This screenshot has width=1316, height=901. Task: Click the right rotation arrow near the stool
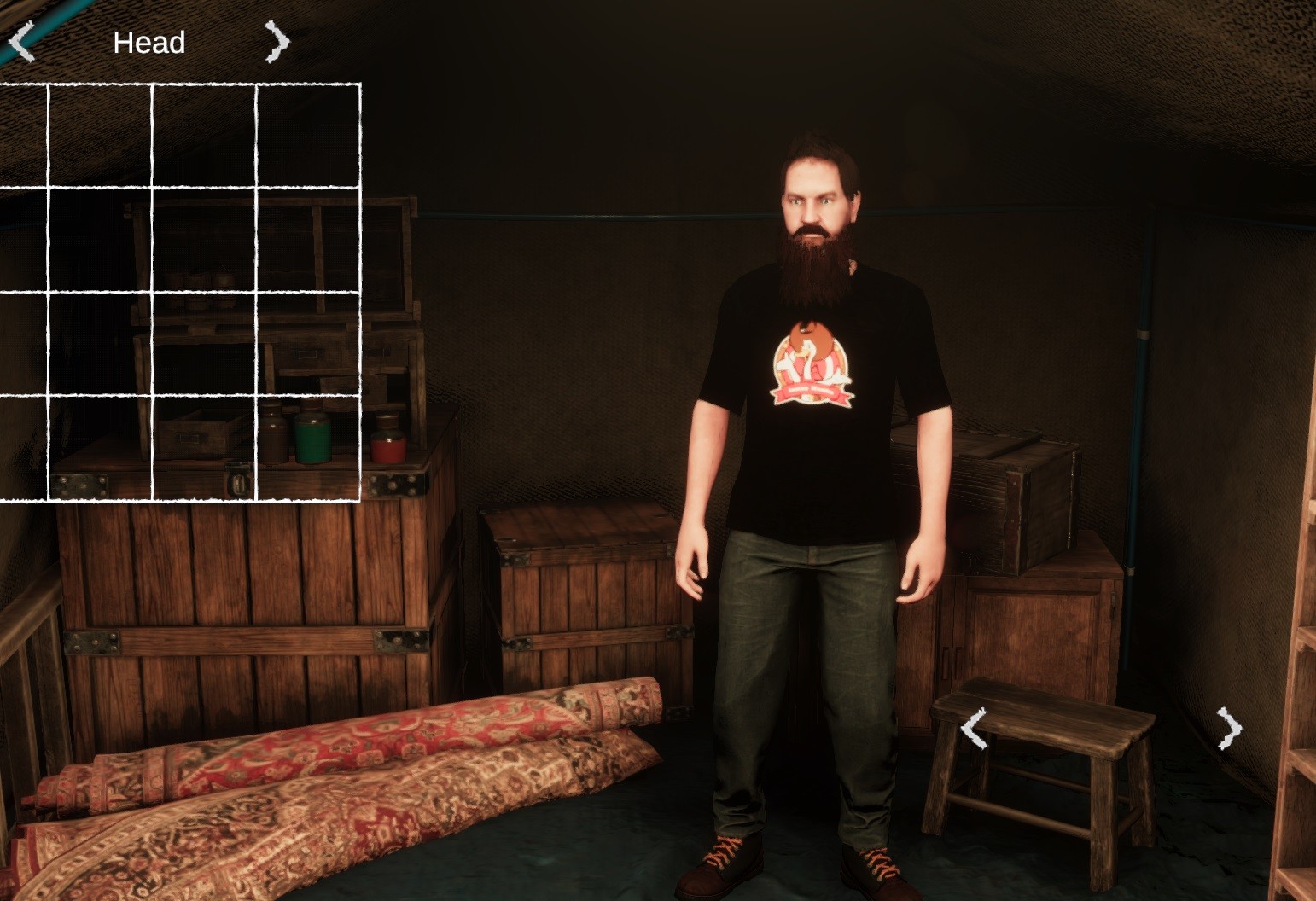click(x=1229, y=730)
